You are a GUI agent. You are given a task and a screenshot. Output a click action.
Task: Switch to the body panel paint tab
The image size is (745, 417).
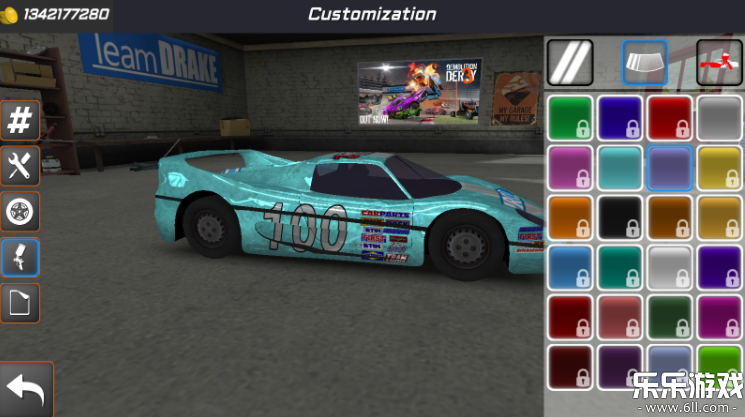tap(644, 62)
